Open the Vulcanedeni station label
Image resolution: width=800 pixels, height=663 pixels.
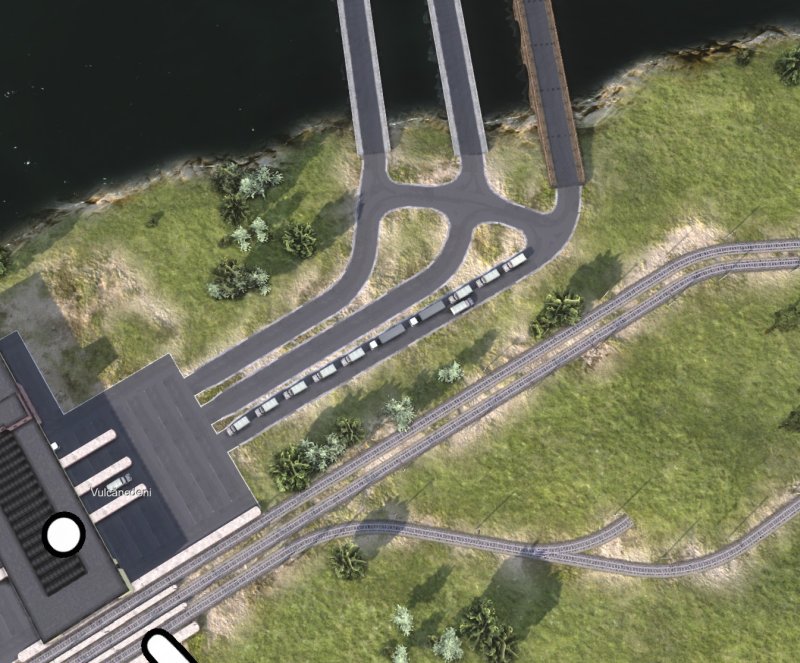point(119,492)
